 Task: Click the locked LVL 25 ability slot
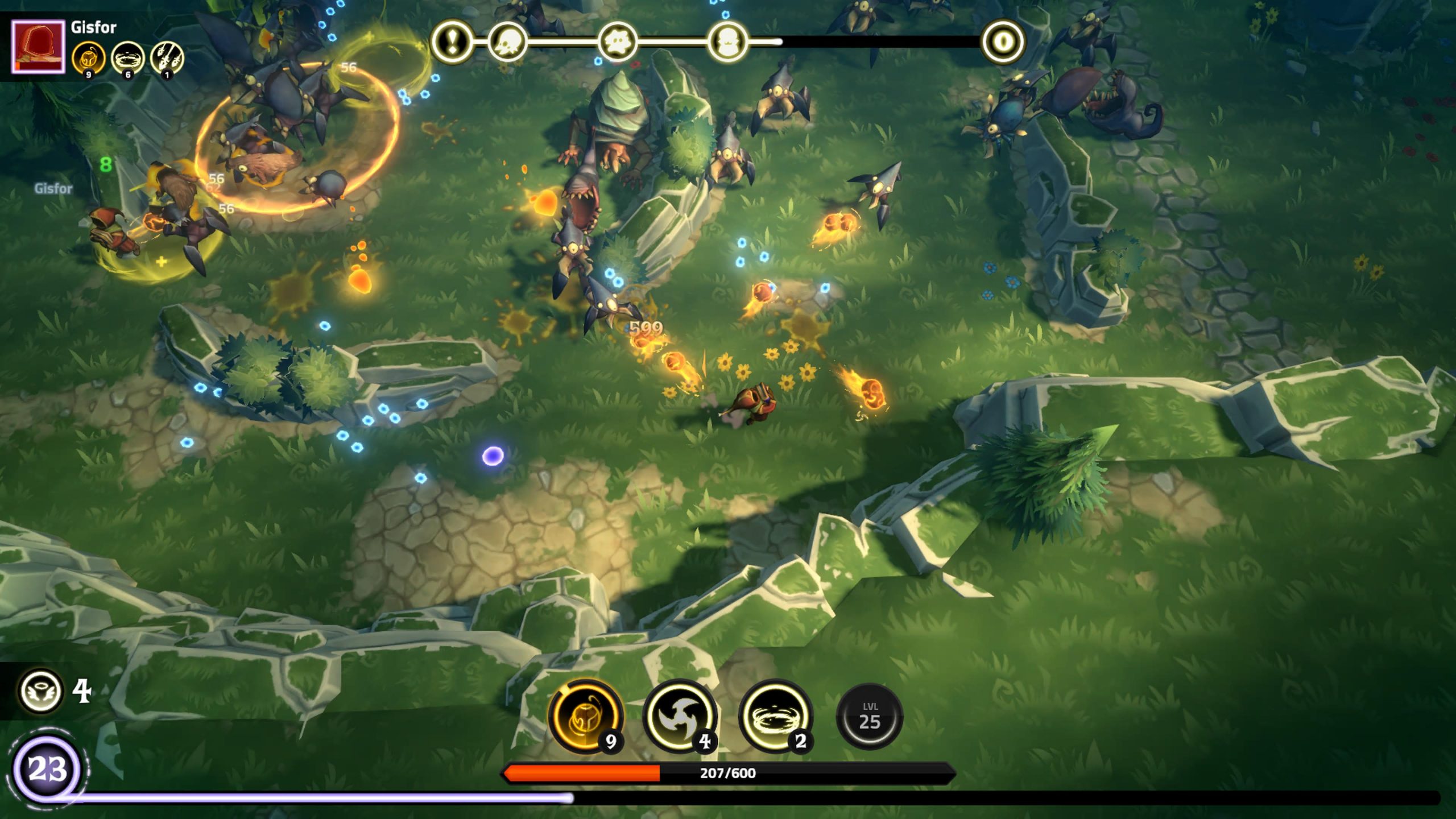click(x=870, y=716)
